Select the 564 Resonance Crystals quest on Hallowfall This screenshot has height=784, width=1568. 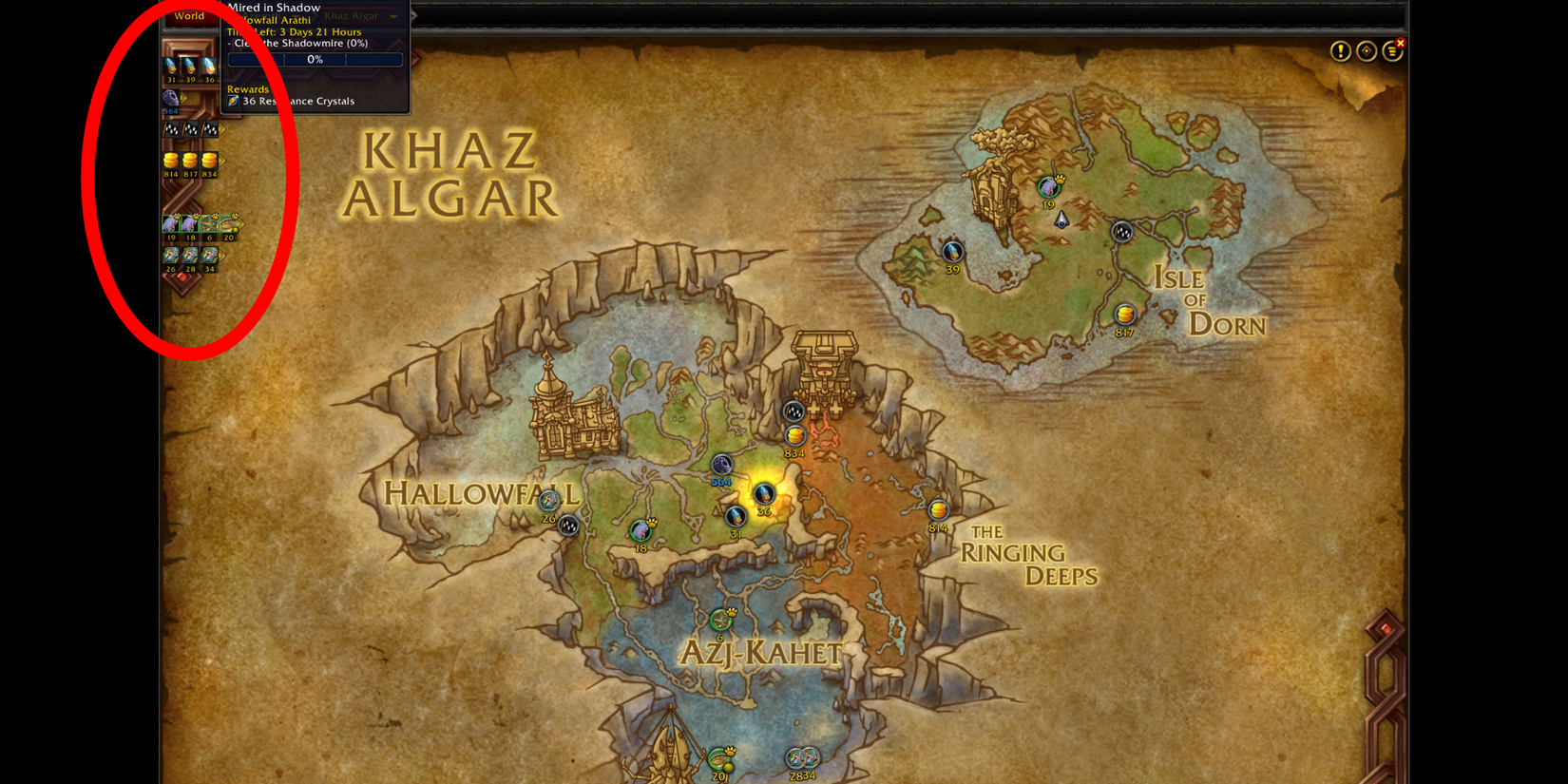(x=723, y=465)
